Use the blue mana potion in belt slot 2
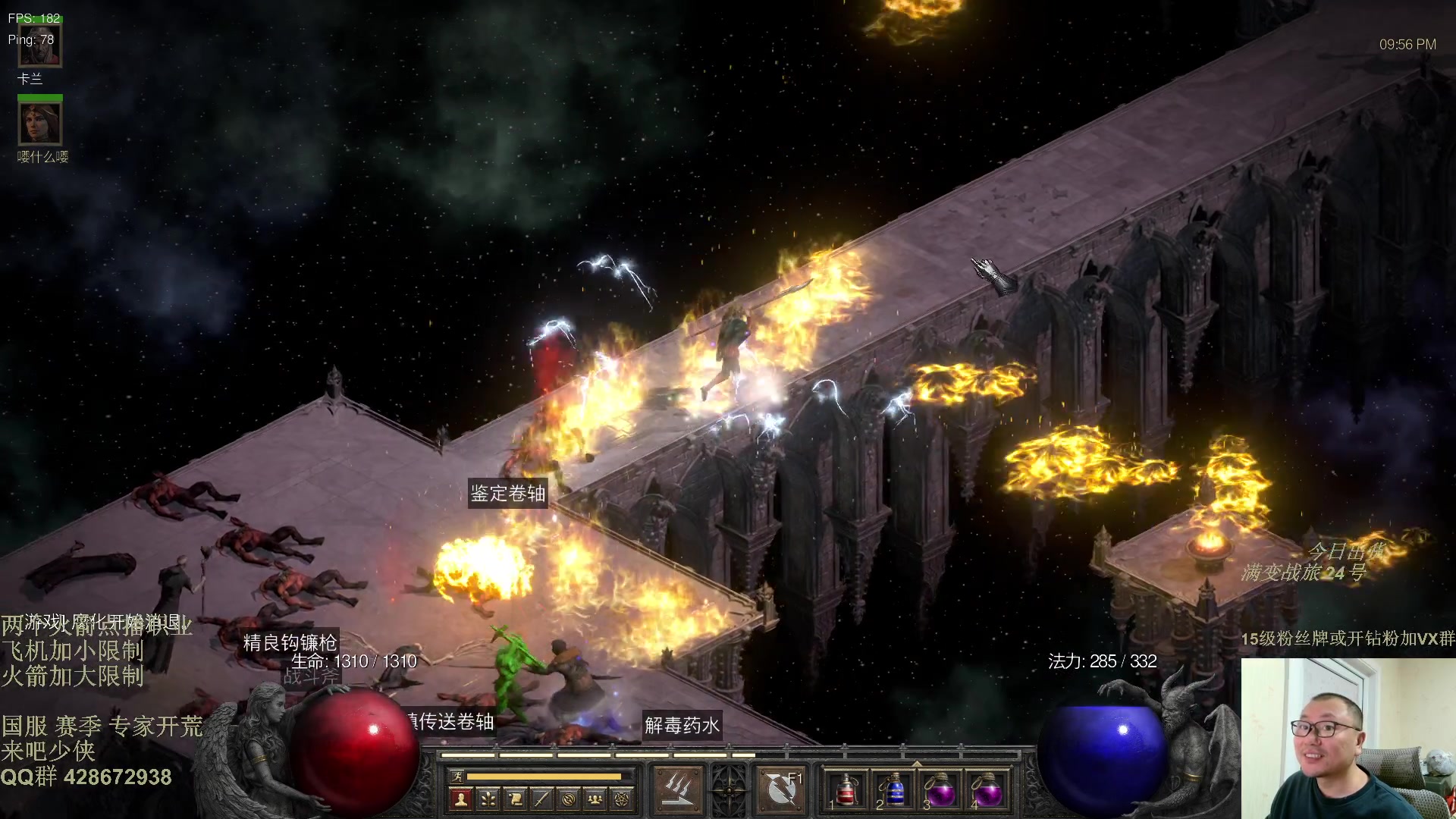This screenshot has height=819, width=1456. click(x=894, y=791)
